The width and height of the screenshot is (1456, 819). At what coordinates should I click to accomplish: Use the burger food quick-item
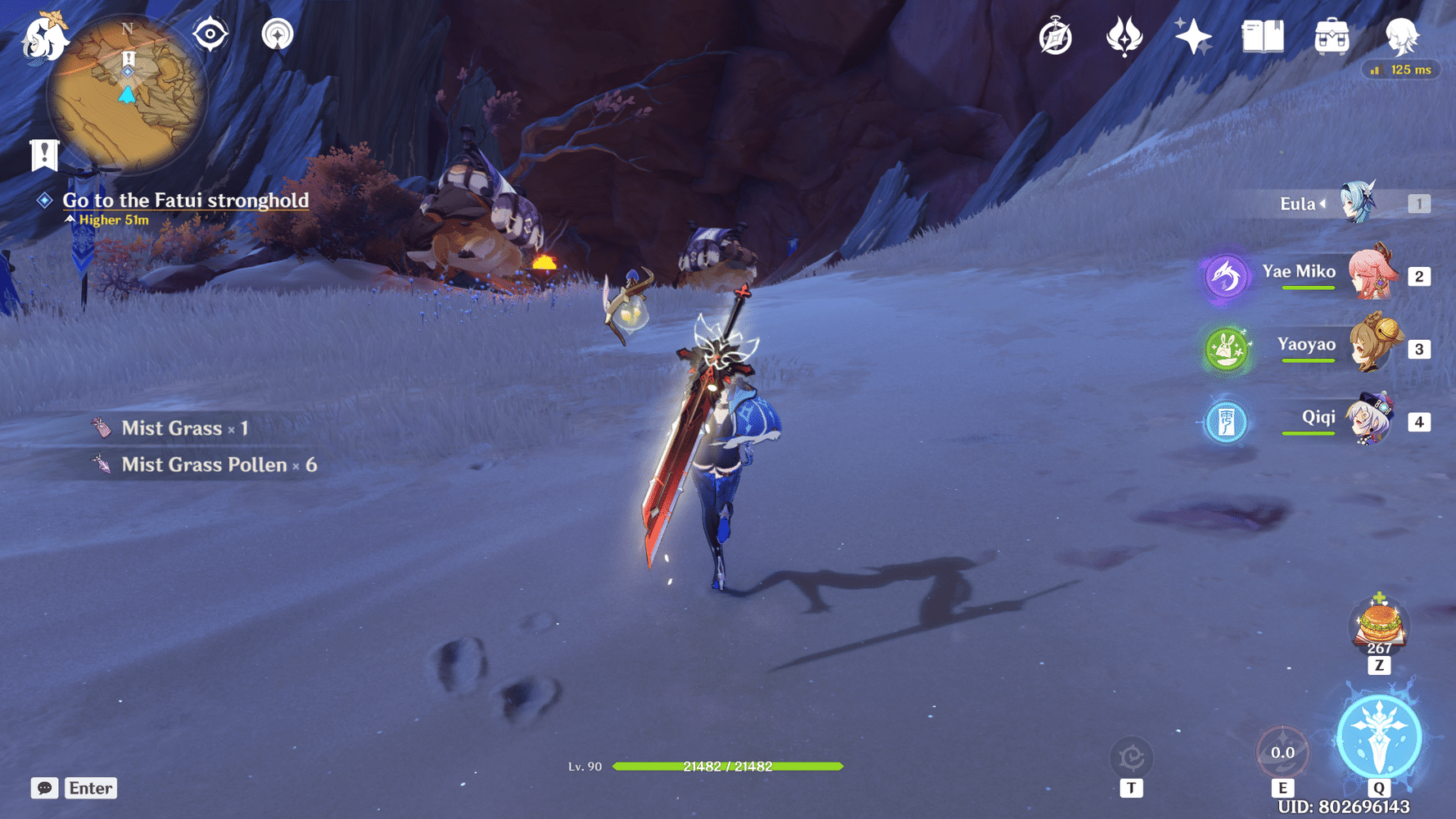[x=1379, y=625]
